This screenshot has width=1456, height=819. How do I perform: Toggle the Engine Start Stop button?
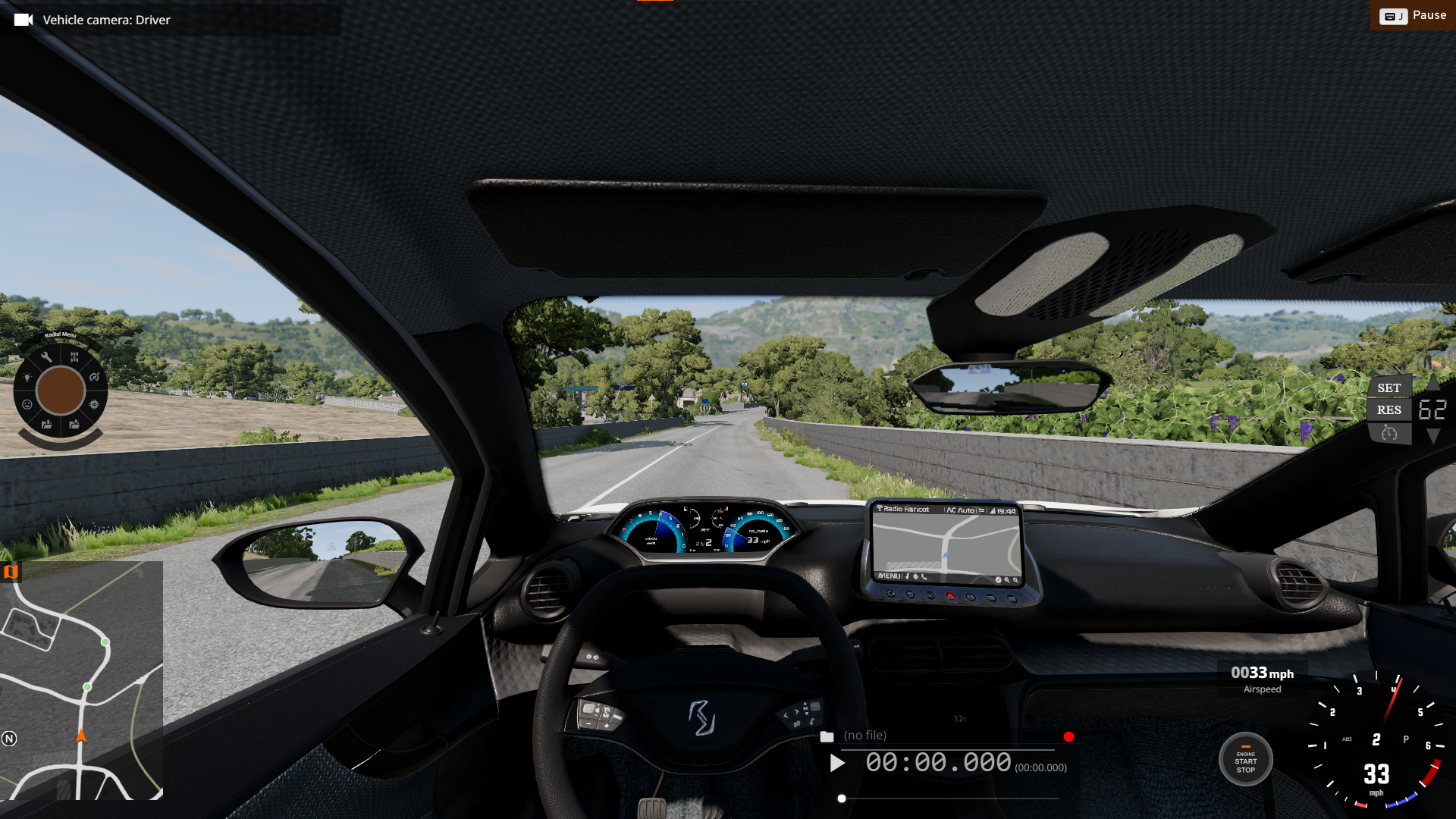point(1245,761)
